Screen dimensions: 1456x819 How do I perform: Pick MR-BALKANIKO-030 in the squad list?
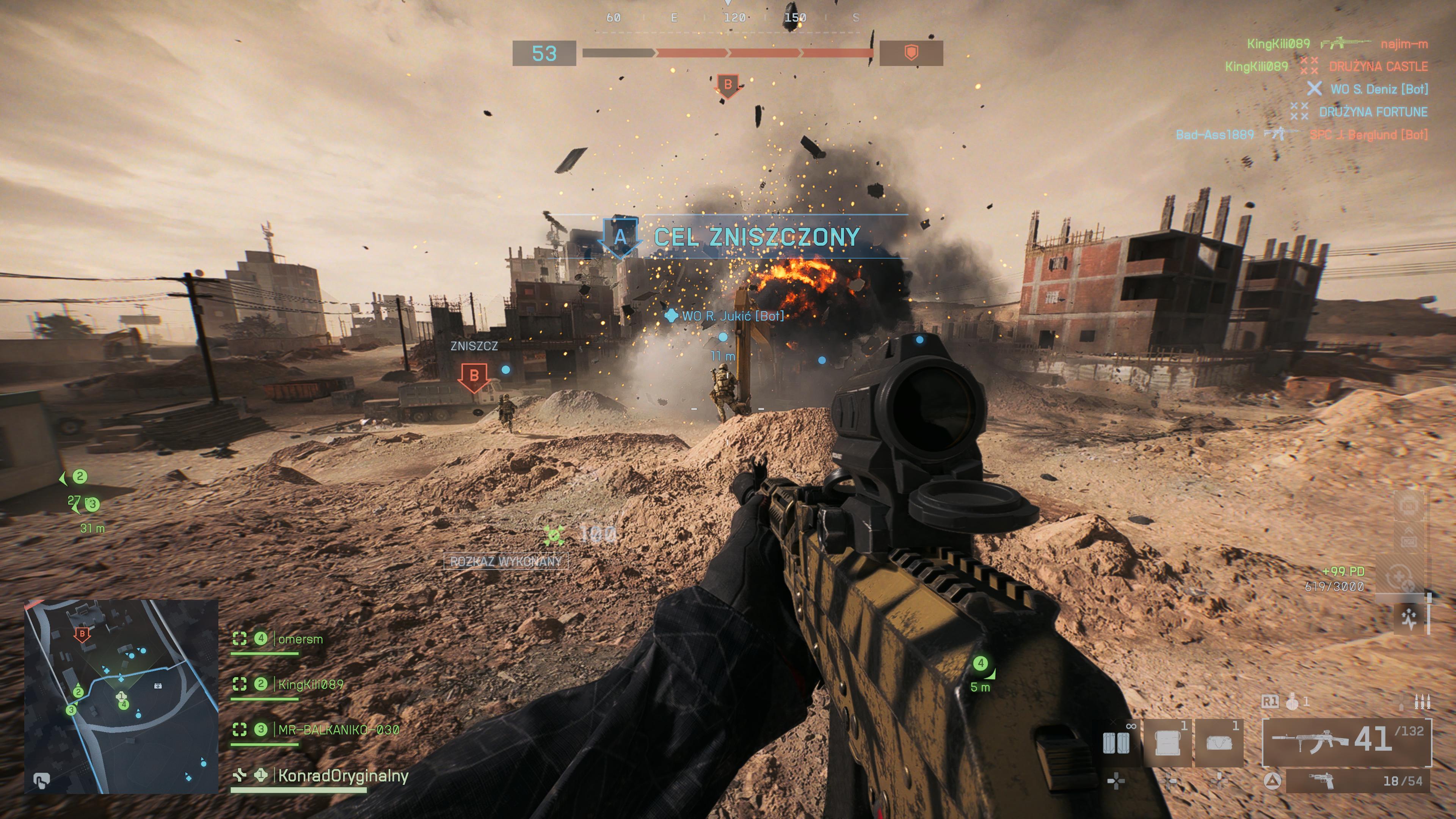(338, 730)
